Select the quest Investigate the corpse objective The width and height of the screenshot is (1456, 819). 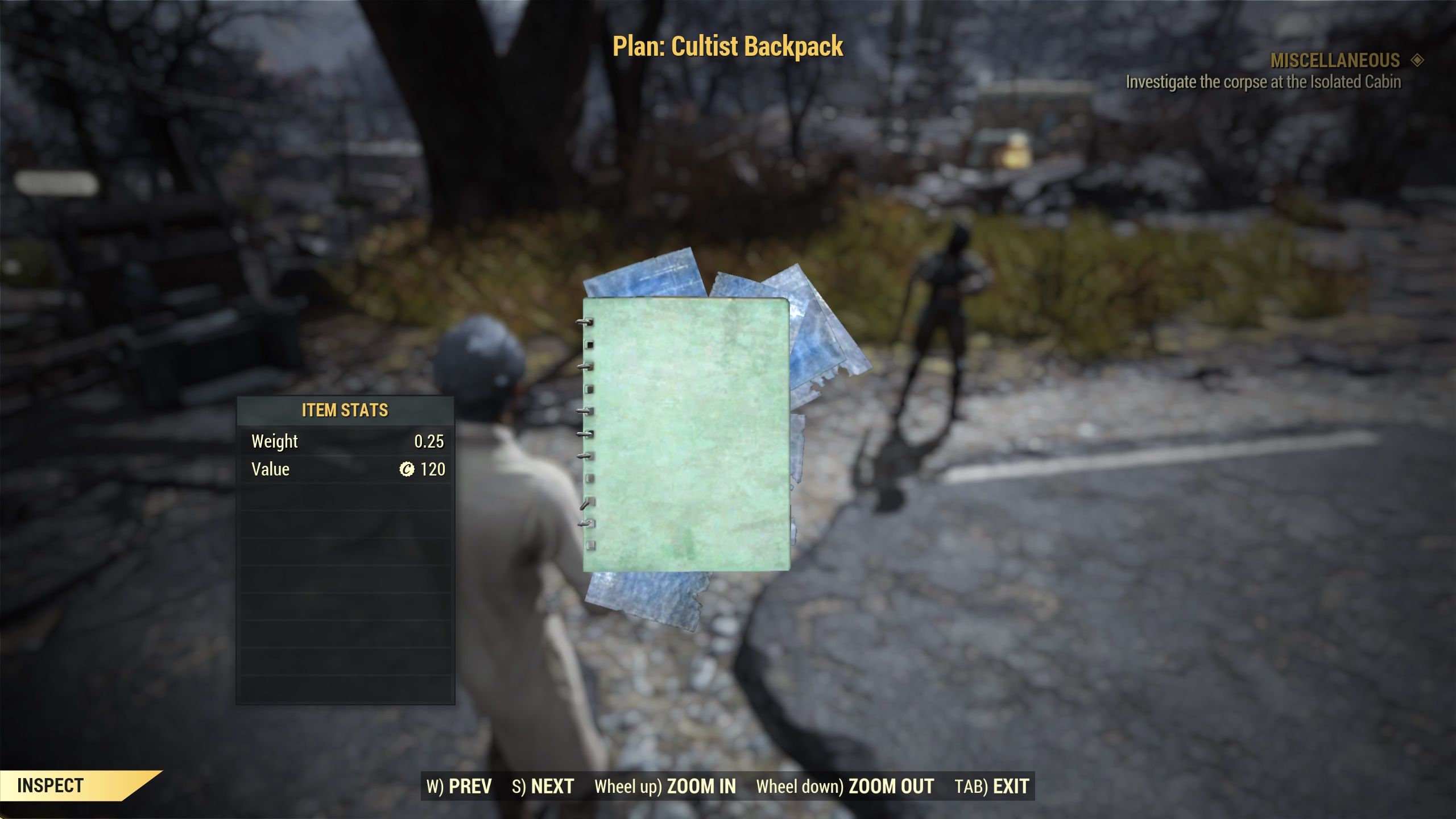point(1263,82)
